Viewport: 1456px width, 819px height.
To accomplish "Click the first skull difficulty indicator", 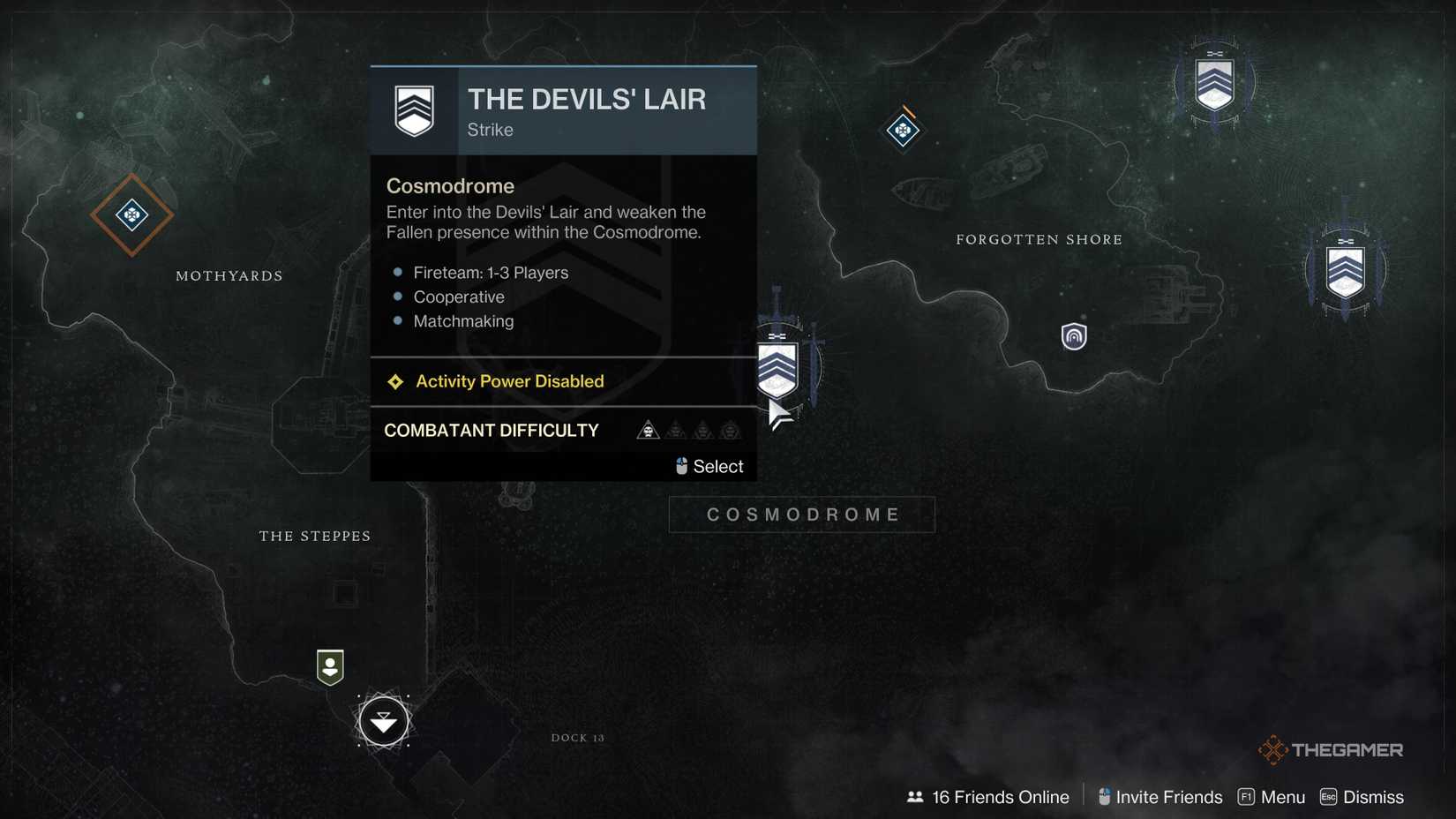I will (x=648, y=431).
